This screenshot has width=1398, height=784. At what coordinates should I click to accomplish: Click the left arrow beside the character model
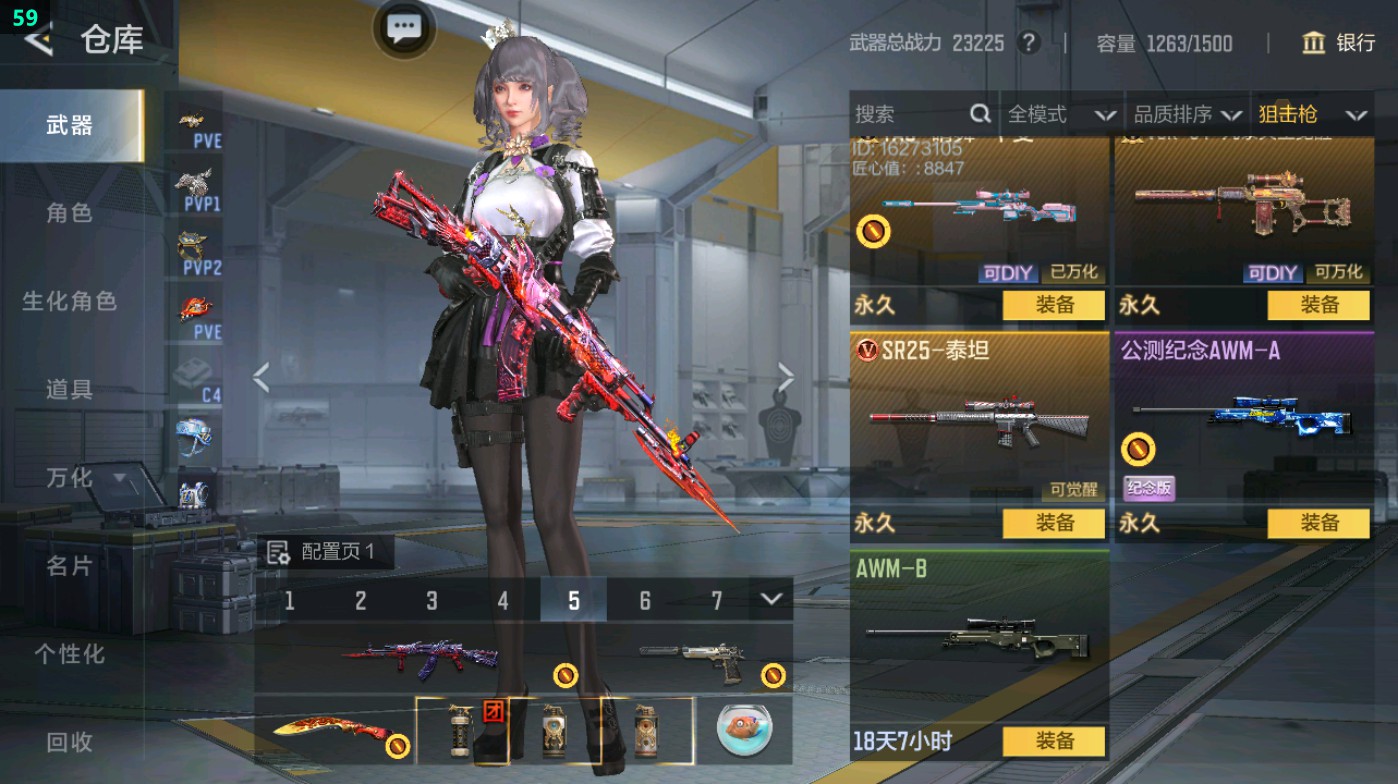pos(262,379)
